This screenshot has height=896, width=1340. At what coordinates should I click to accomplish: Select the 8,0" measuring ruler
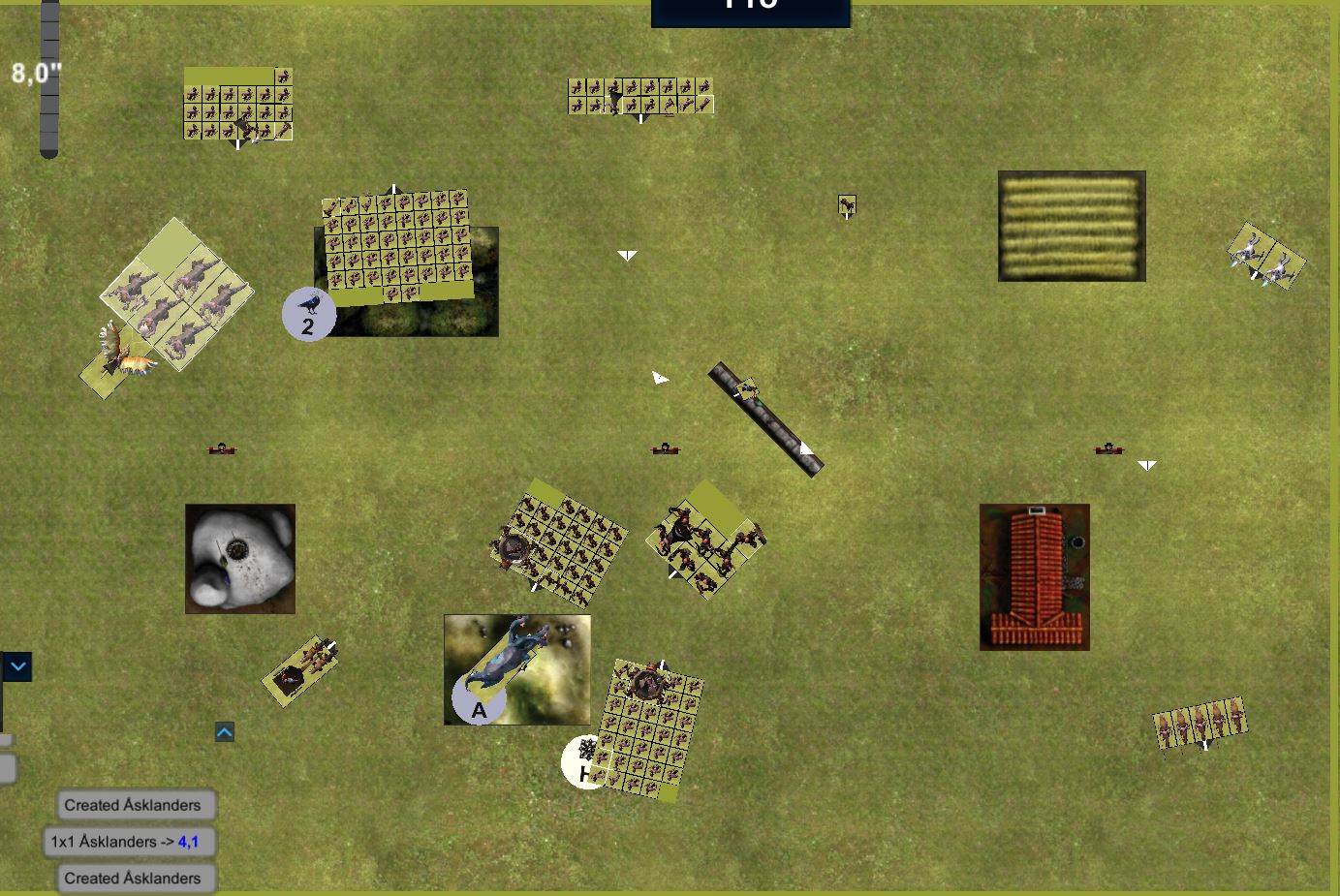click(49, 77)
